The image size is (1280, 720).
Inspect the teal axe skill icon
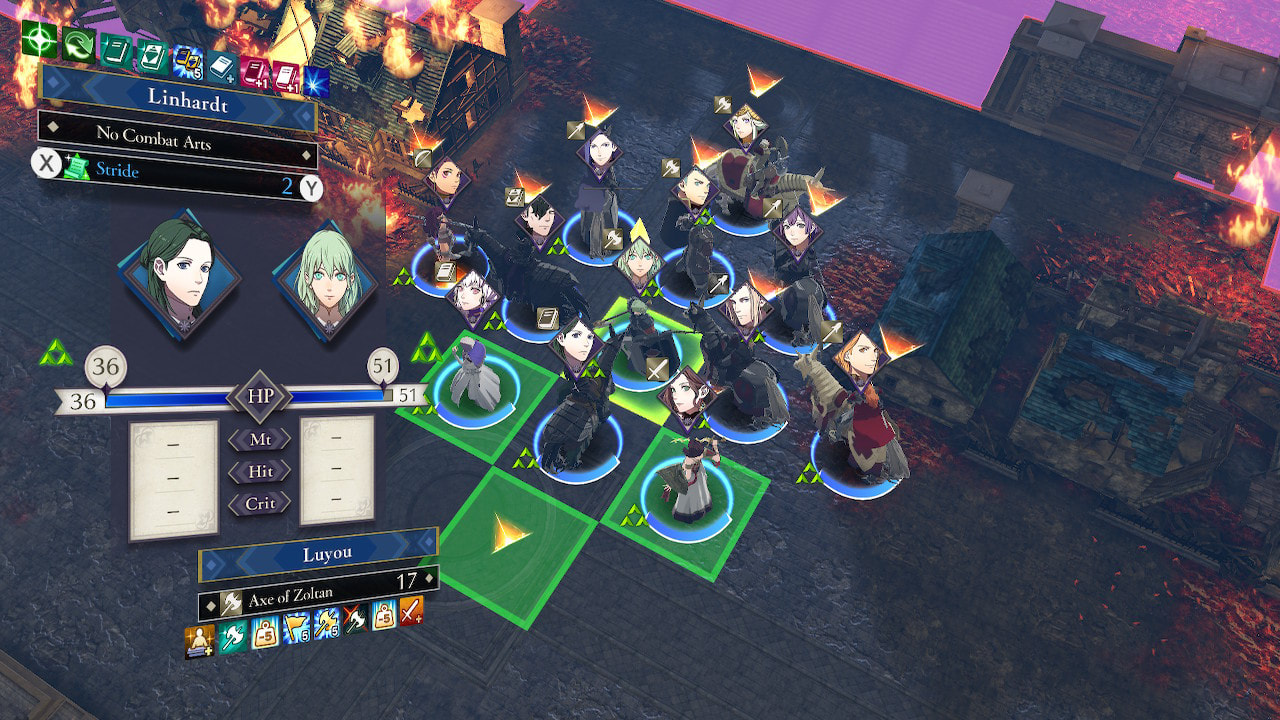click(233, 635)
